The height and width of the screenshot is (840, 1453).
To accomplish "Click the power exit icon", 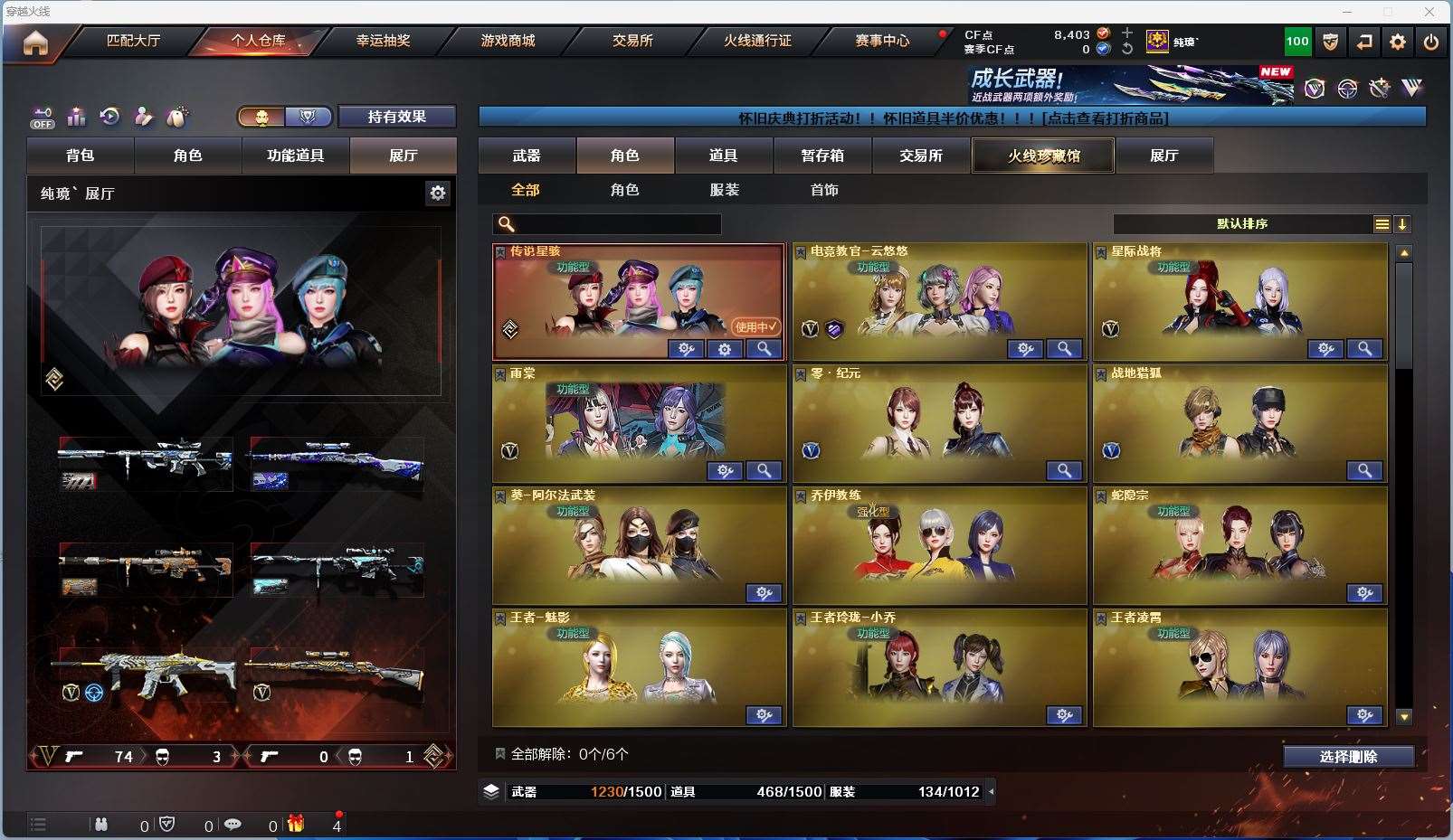I will [1430, 42].
